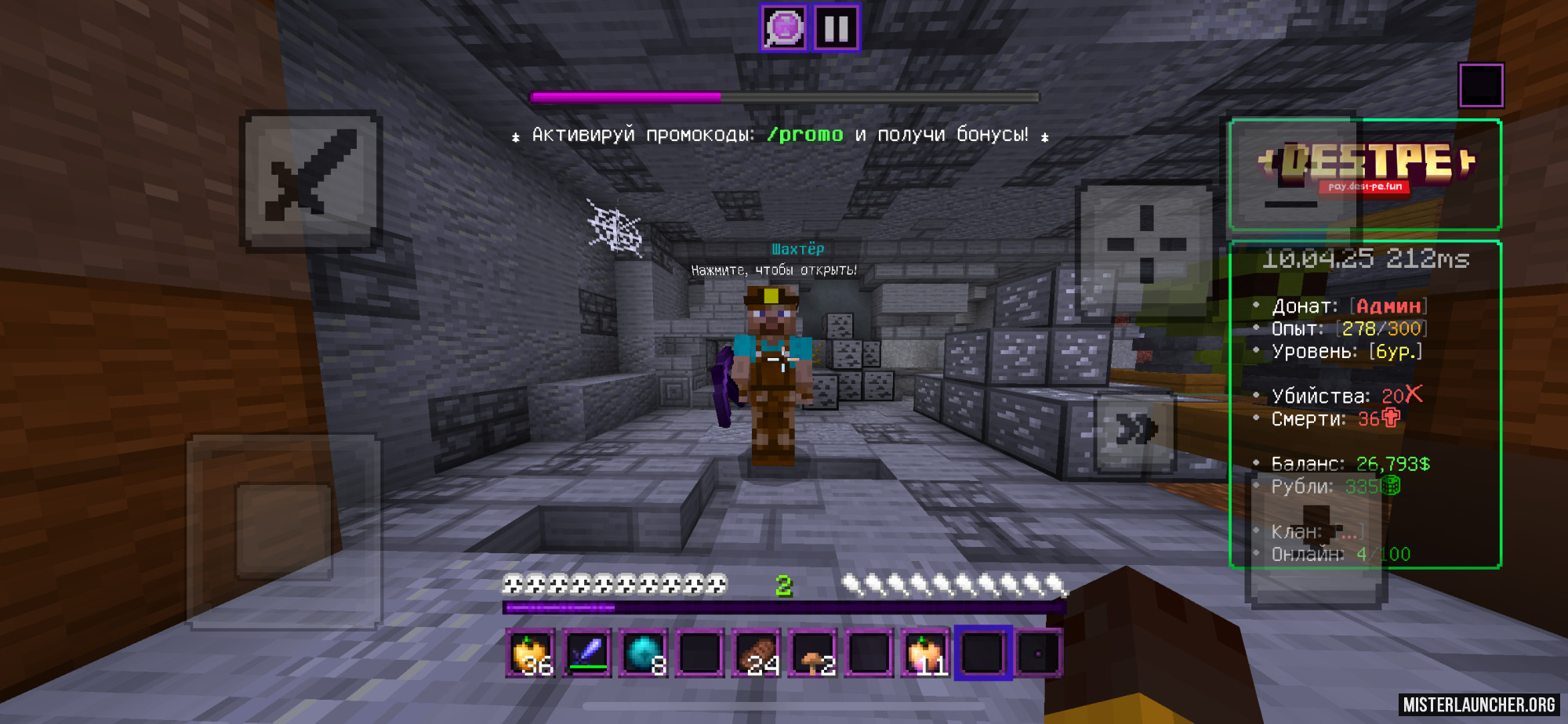
Task: Select the enchanted apple stack of 11
Action: (926, 653)
